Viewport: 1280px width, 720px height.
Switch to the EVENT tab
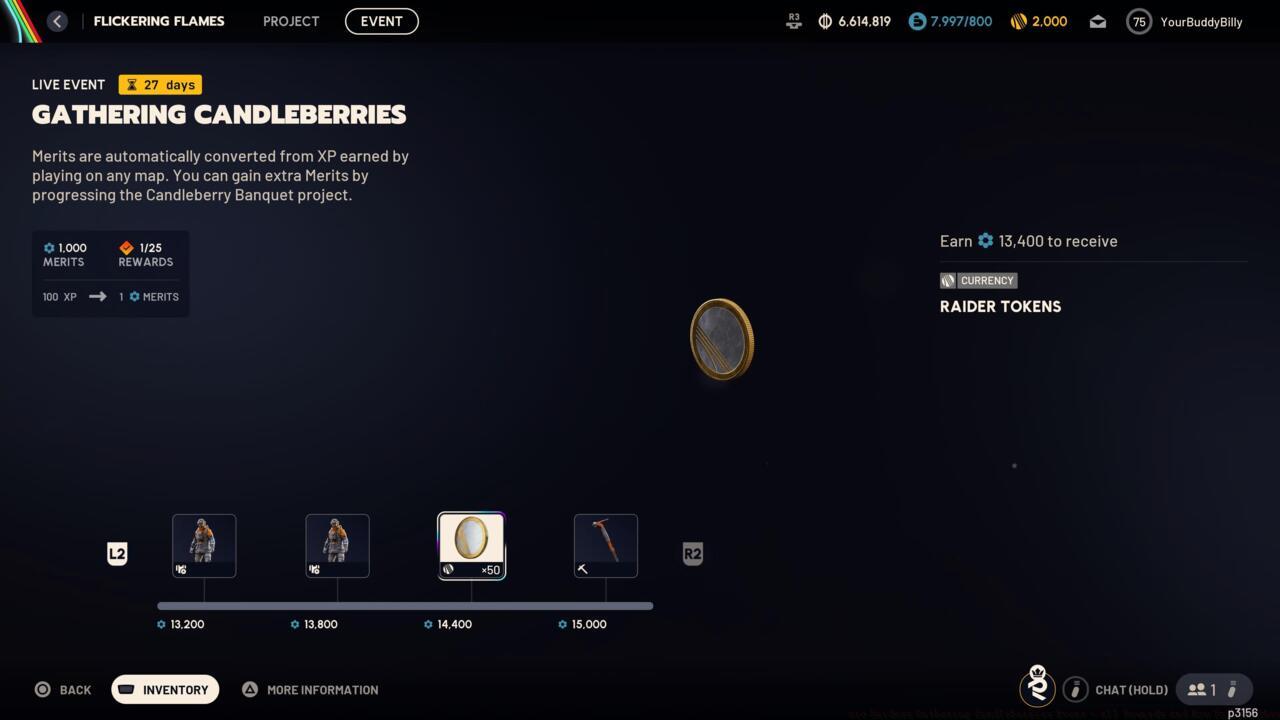(x=381, y=21)
